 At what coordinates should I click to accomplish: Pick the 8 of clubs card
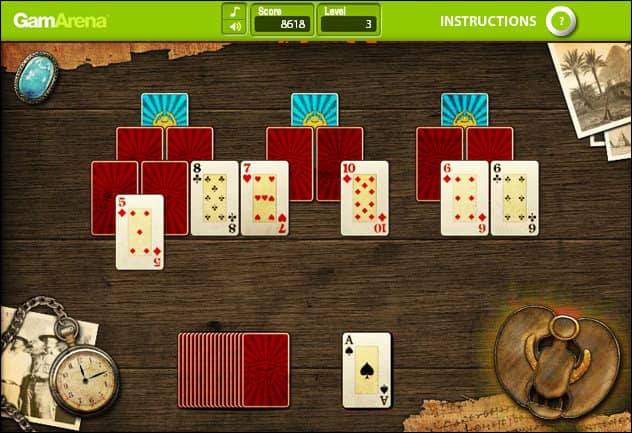coord(214,198)
